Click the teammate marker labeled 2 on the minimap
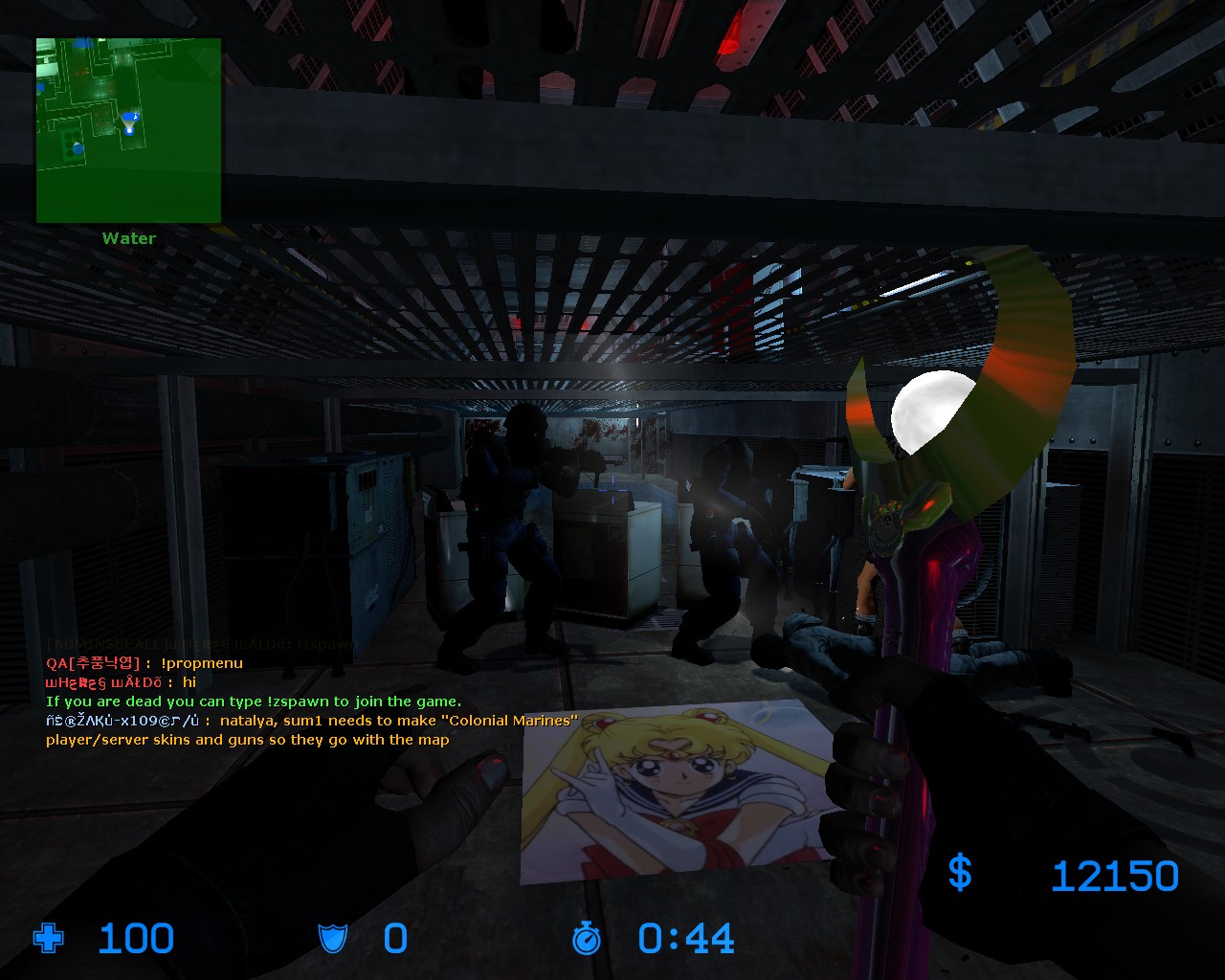The height and width of the screenshot is (980, 1225). pos(131,116)
